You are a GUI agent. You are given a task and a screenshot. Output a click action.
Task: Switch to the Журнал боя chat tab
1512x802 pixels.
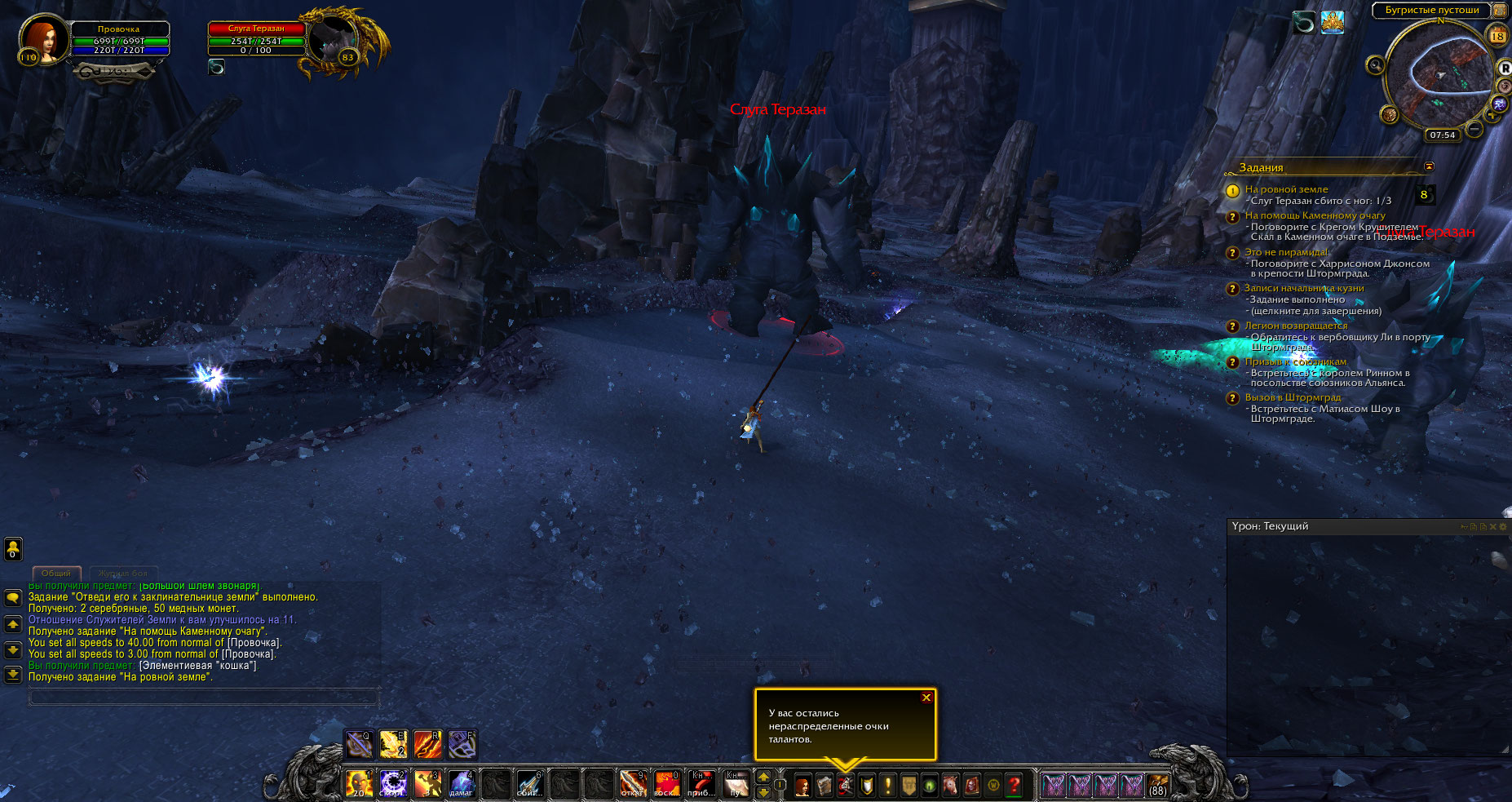point(123,574)
